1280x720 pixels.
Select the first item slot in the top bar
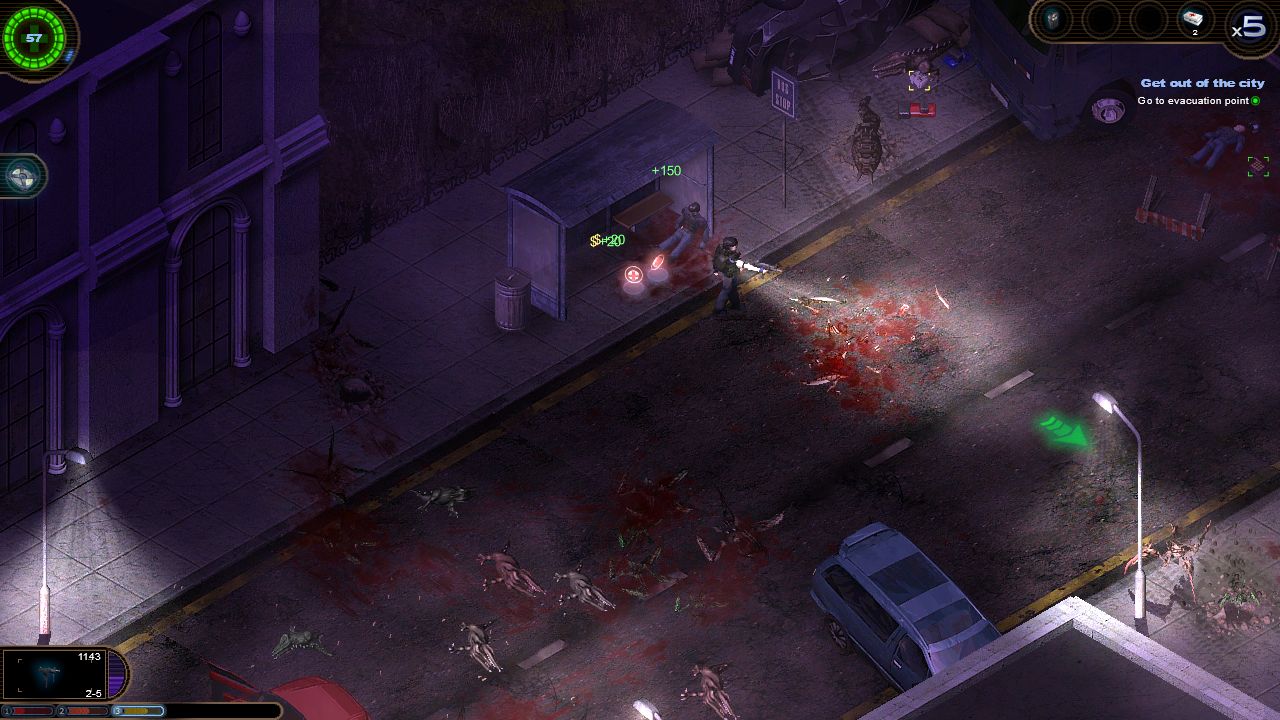coord(1053,18)
